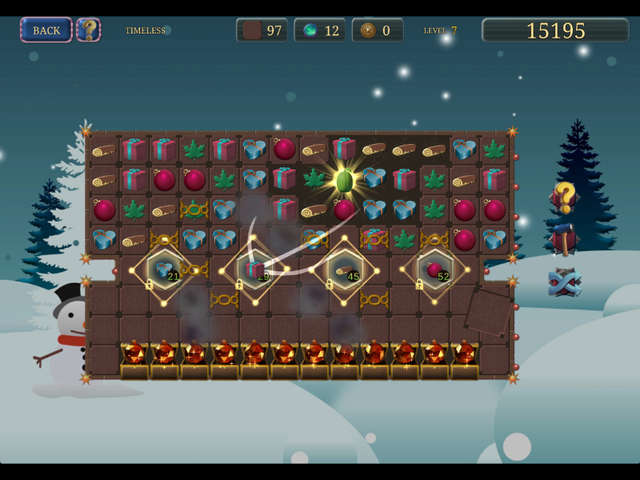Open help with the question mark button
This screenshot has width=640, height=480.
[x=88, y=30]
